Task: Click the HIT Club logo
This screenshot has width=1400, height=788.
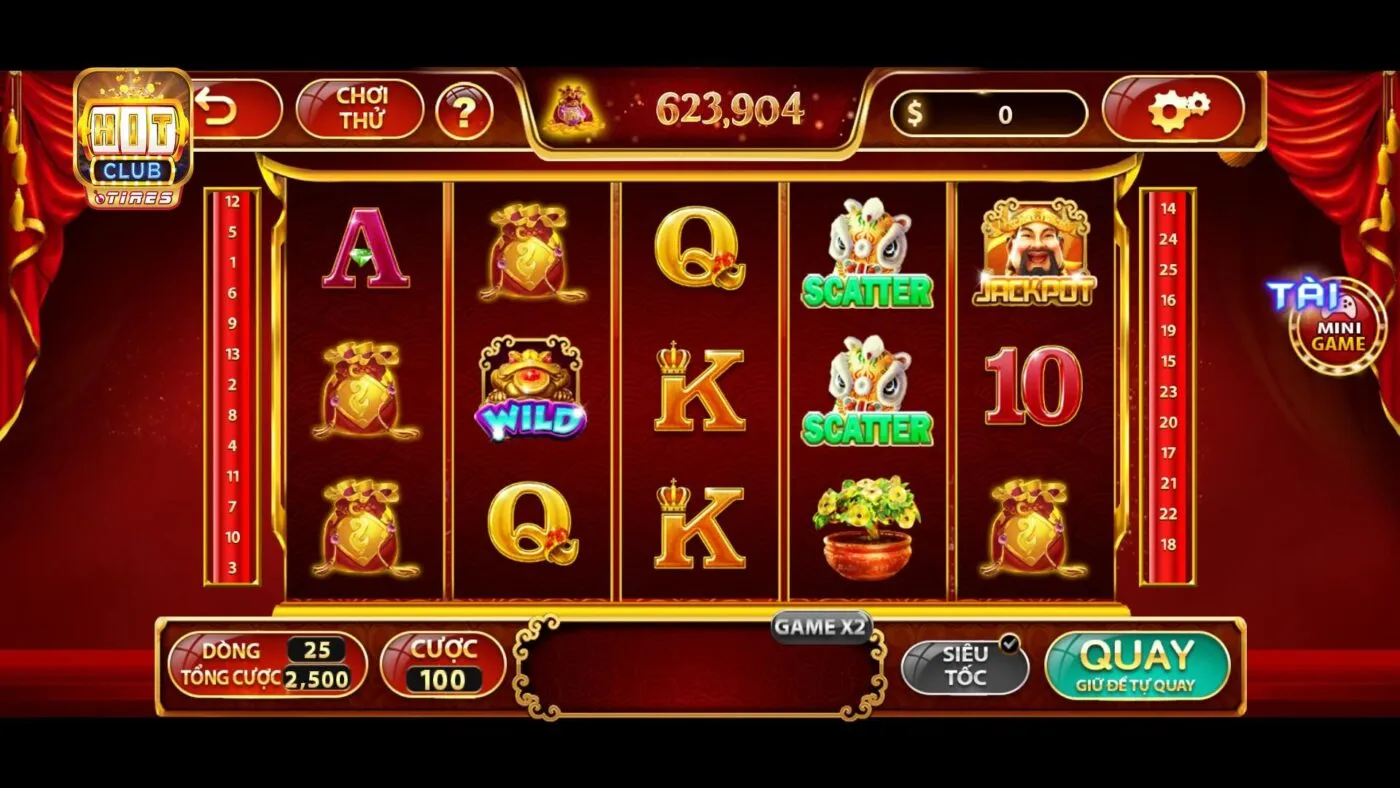Action: [x=133, y=140]
